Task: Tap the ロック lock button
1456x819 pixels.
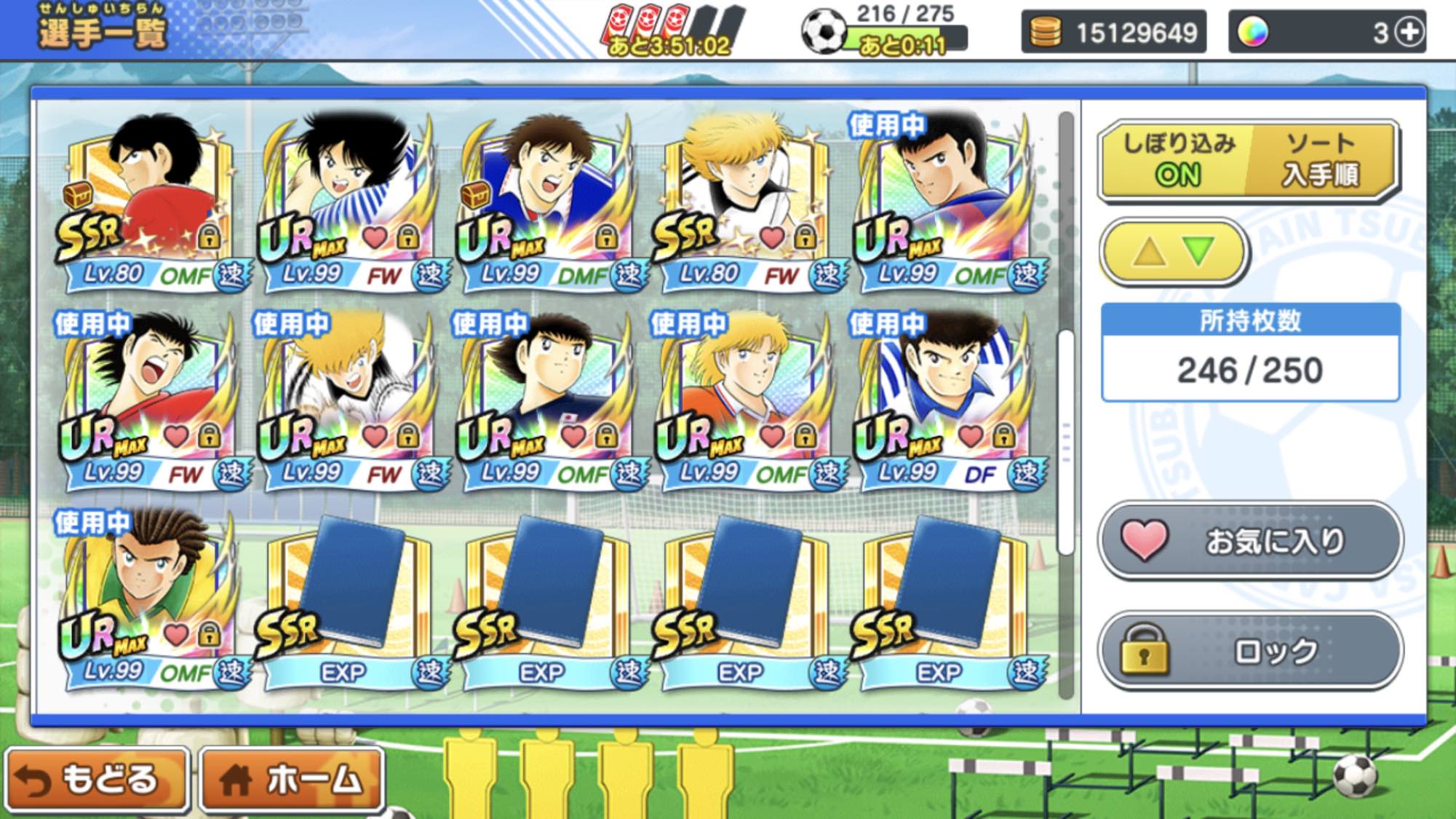Action: (x=1249, y=650)
